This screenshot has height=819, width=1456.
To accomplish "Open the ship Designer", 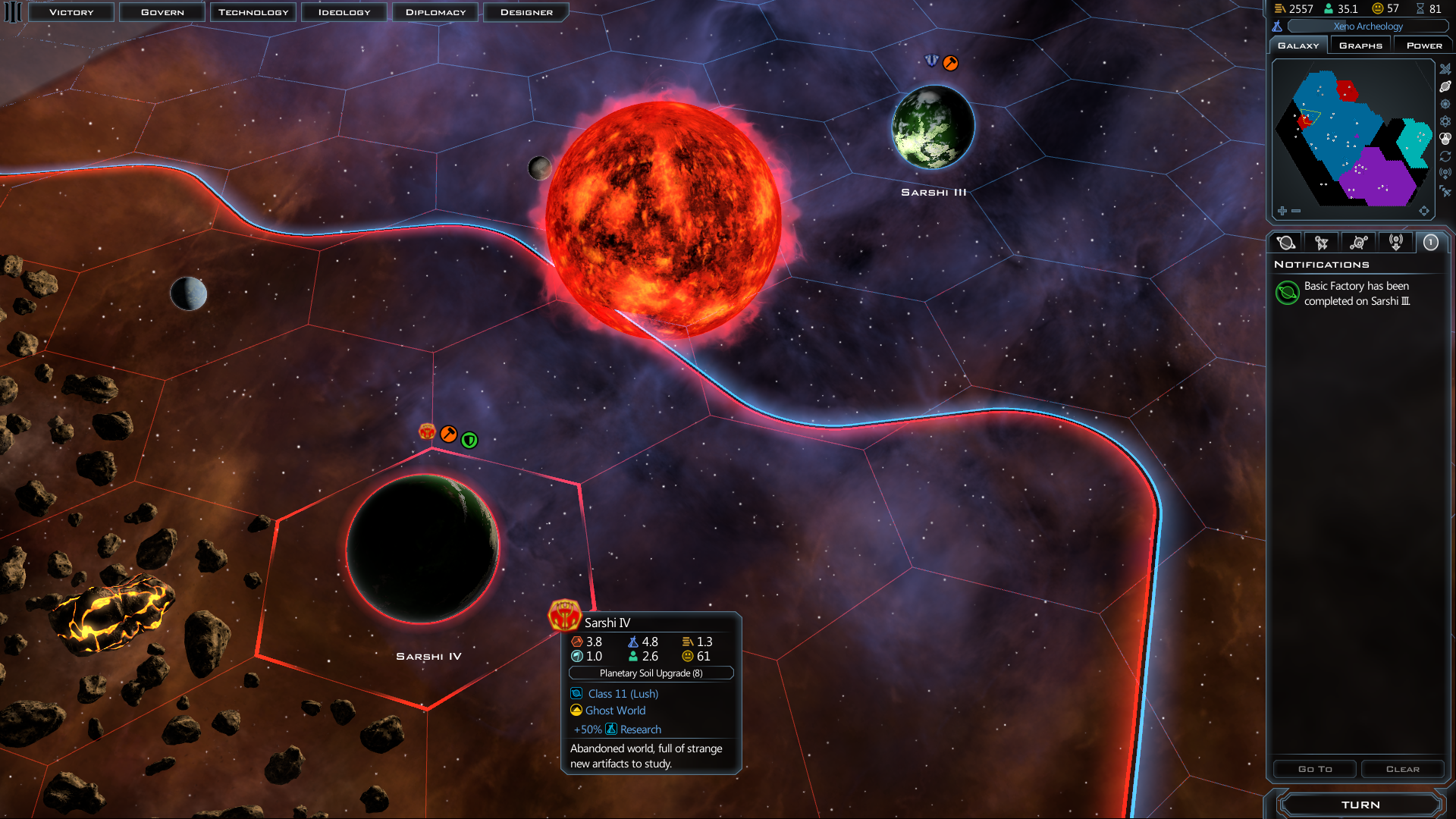I will [526, 12].
